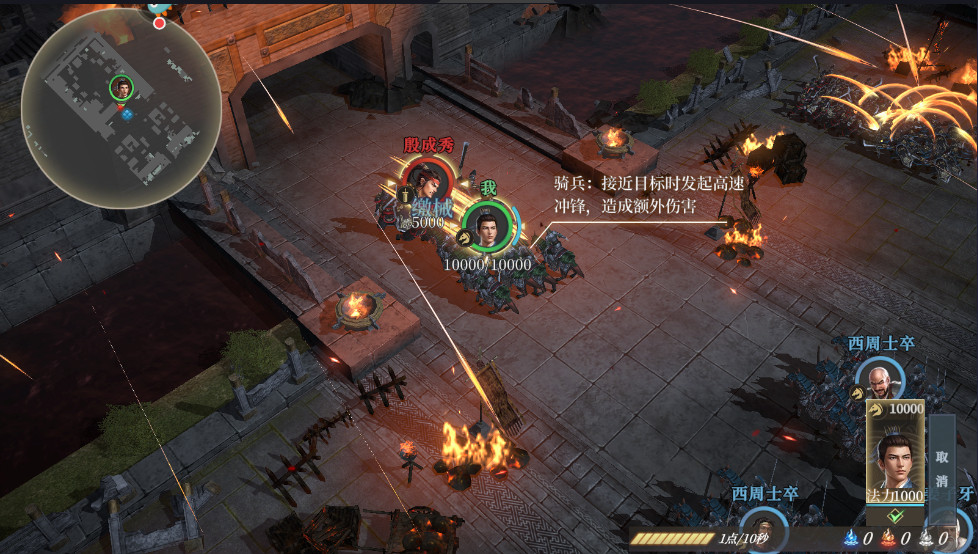Click the player portrait marker on the minimap
The image size is (978, 554).
click(122, 88)
